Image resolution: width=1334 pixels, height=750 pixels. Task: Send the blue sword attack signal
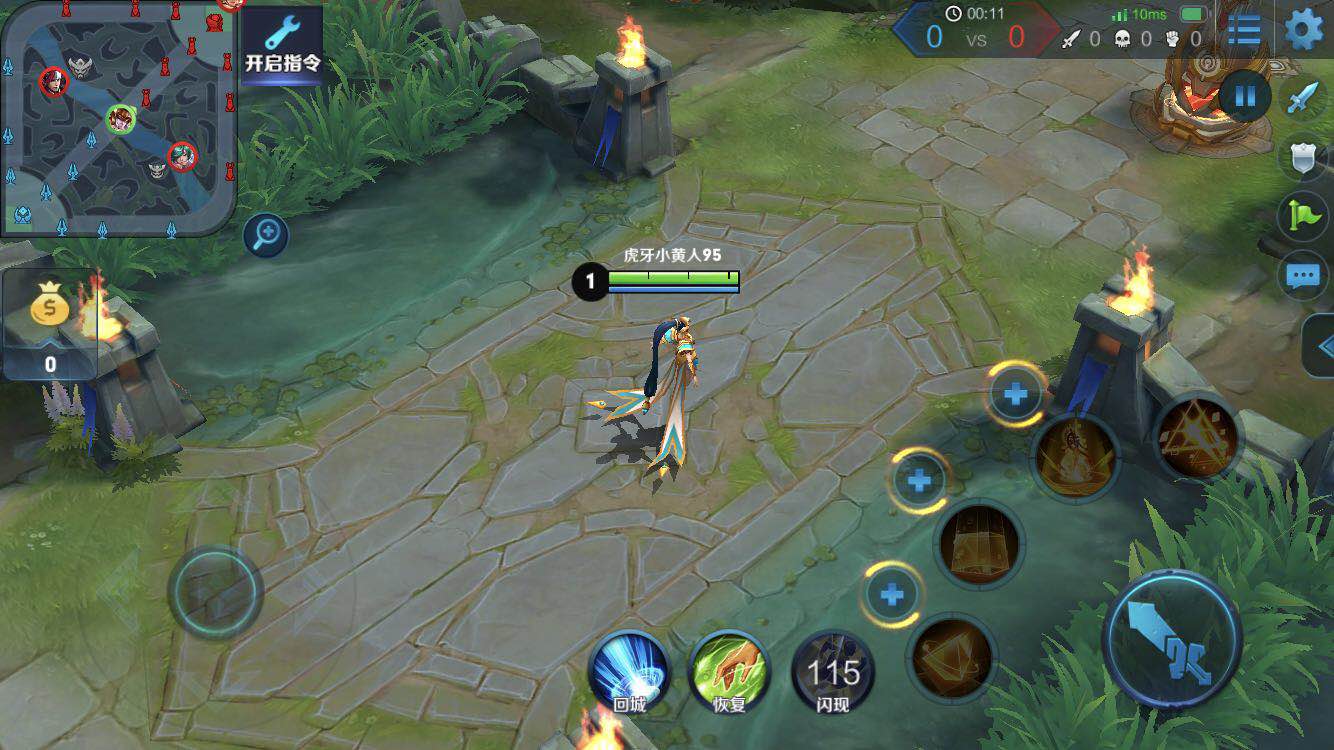(1304, 98)
